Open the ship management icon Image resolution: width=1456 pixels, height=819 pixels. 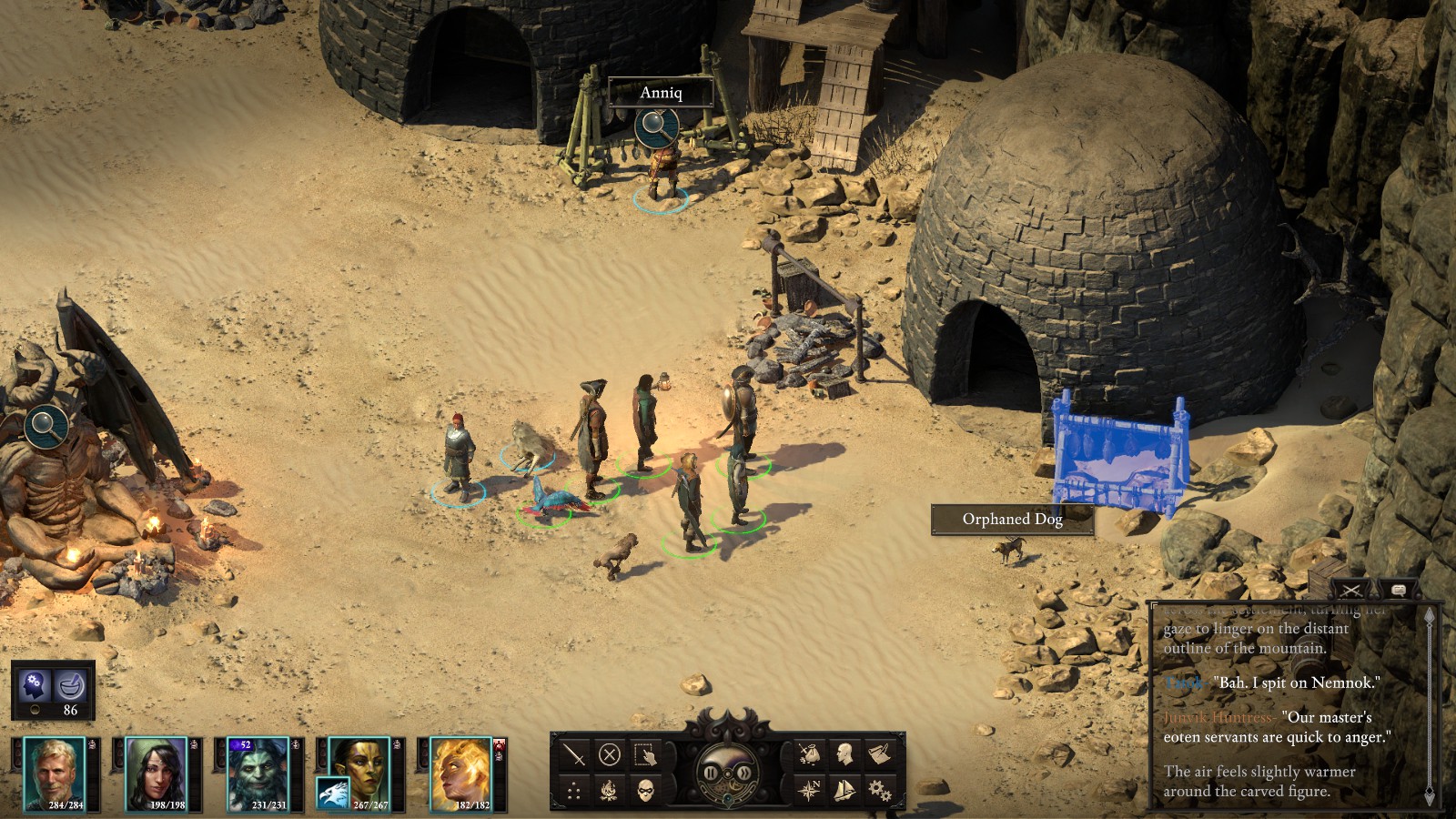pos(844,790)
